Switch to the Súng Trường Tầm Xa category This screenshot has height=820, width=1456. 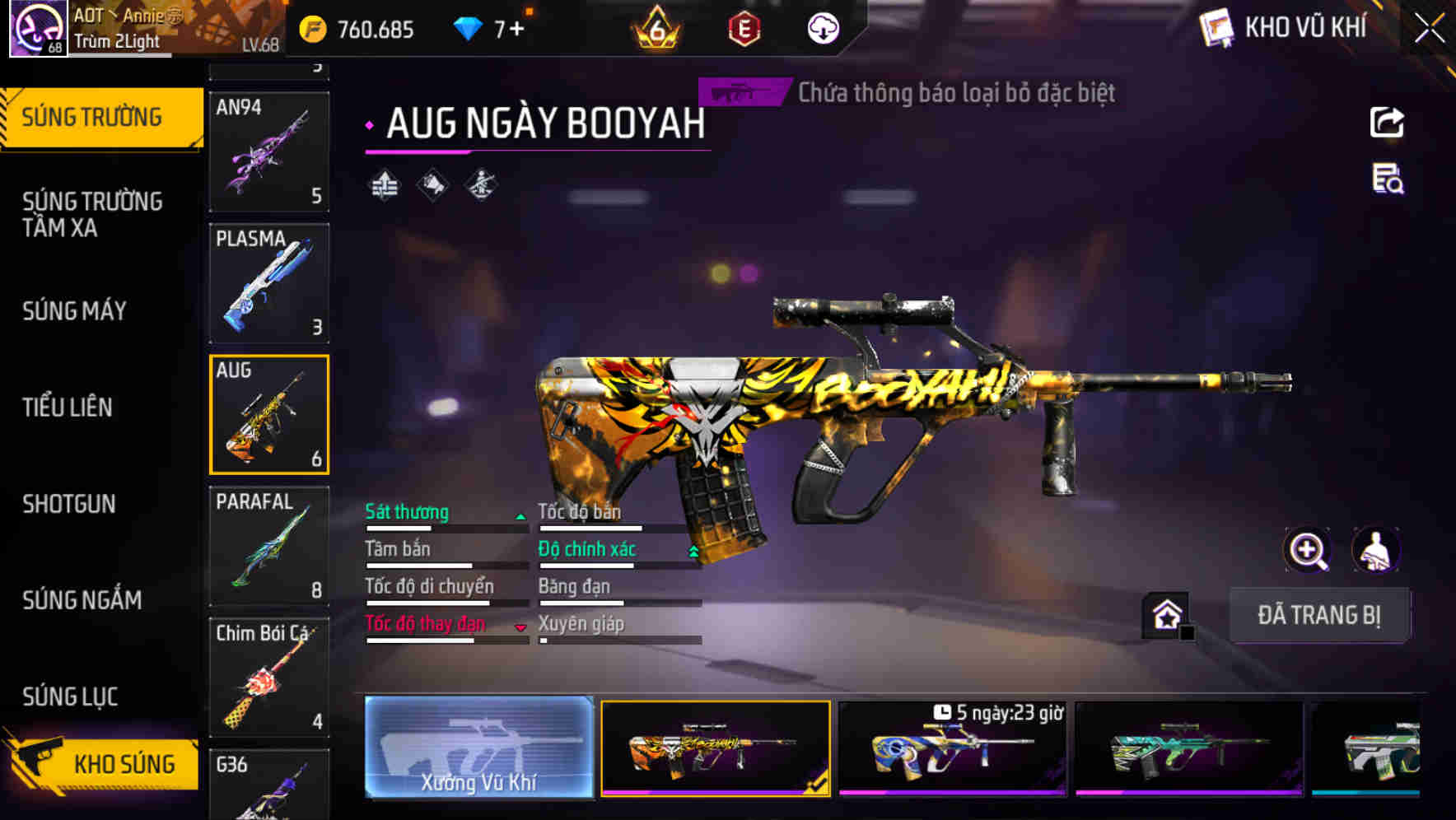92,214
